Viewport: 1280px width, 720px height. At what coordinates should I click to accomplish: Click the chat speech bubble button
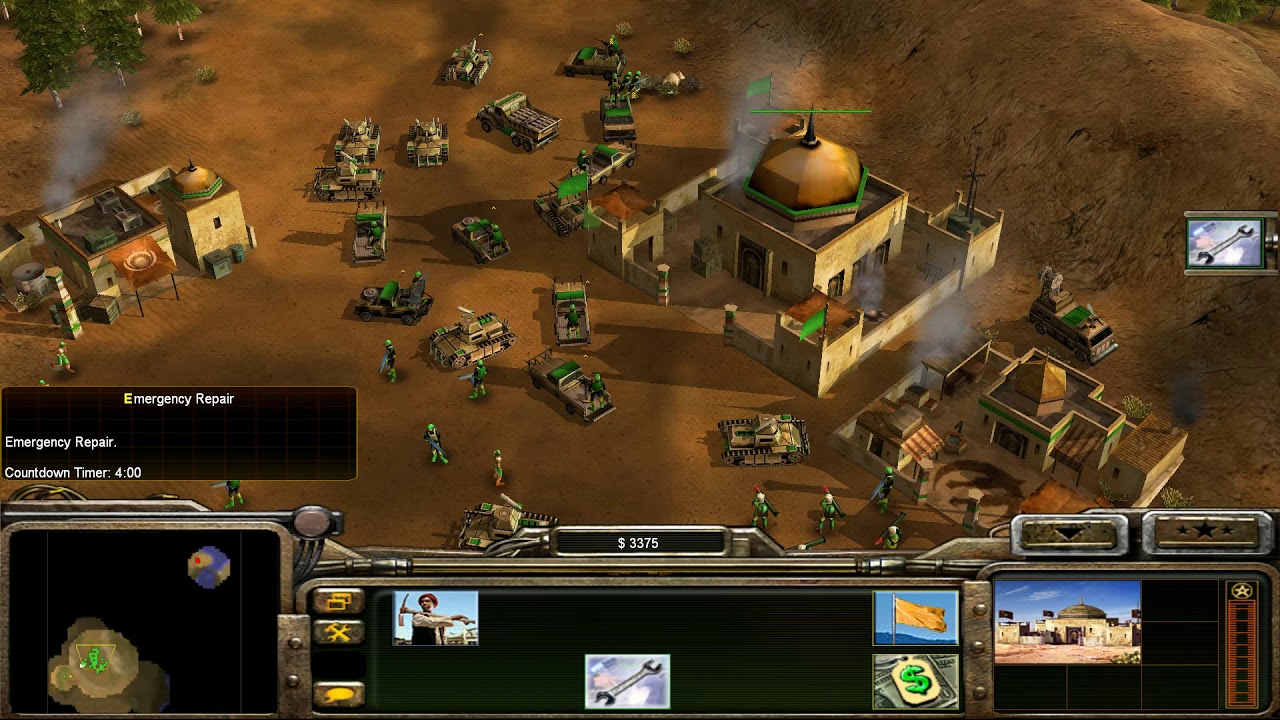tap(338, 693)
